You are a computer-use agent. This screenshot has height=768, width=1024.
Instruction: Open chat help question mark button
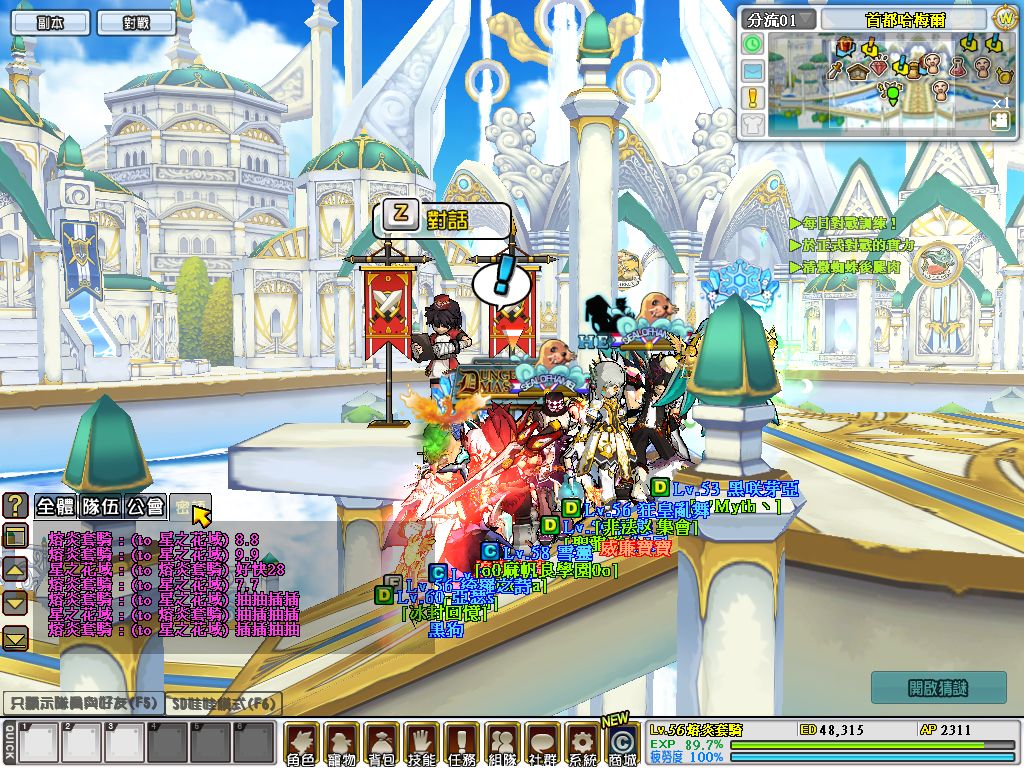pyautogui.click(x=15, y=505)
